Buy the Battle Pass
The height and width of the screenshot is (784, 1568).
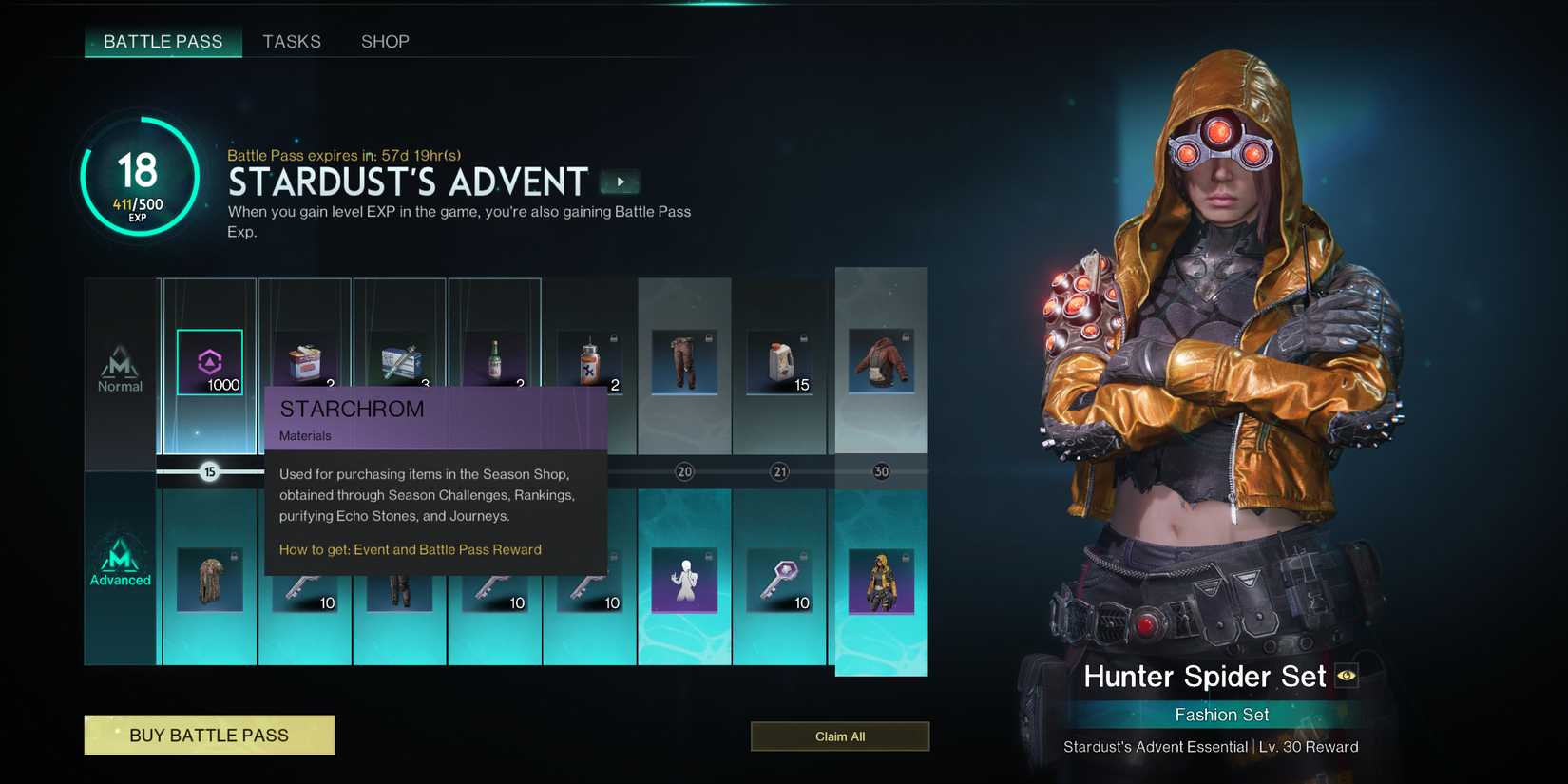point(209,736)
